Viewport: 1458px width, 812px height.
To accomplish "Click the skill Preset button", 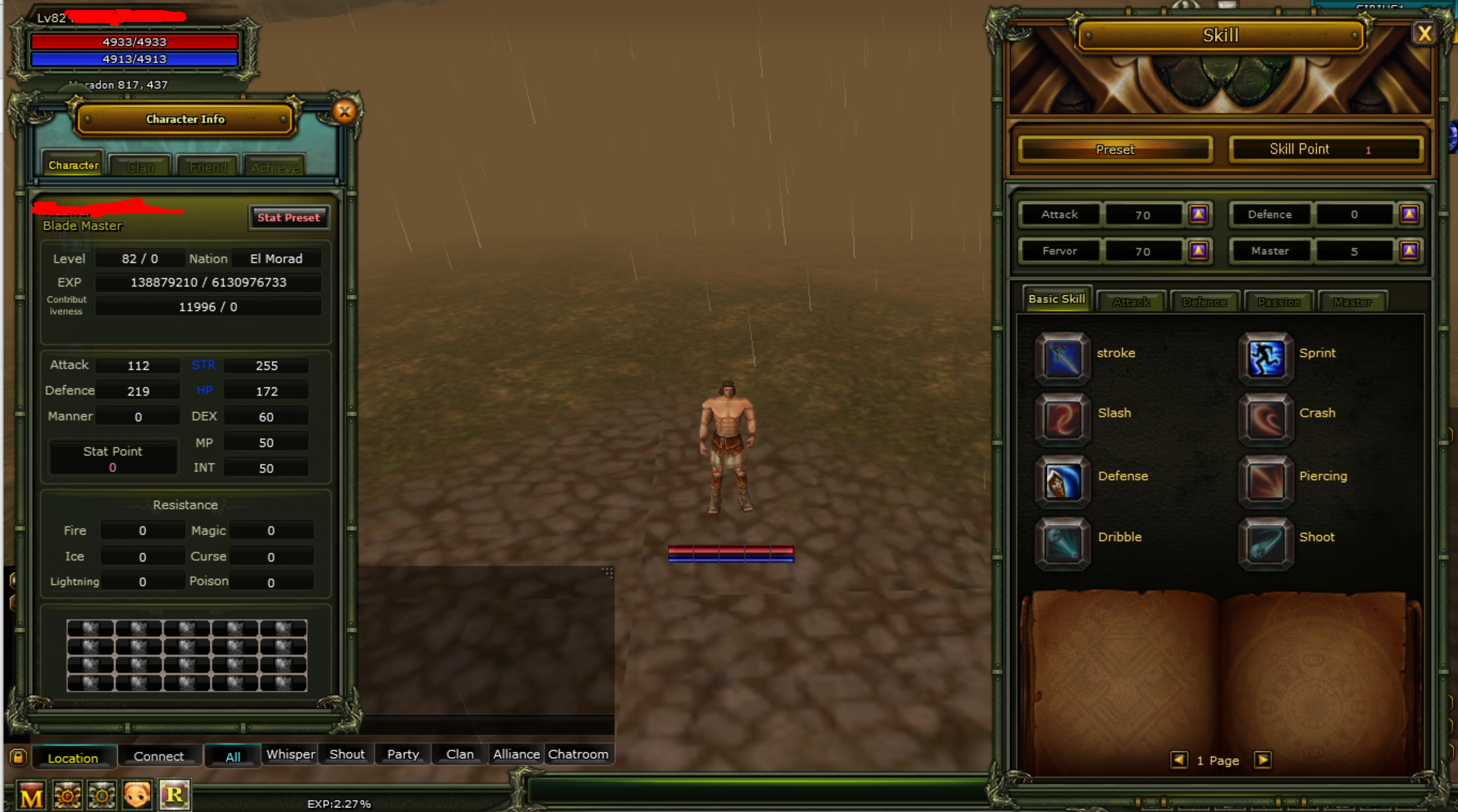I will pos(1115,150).
